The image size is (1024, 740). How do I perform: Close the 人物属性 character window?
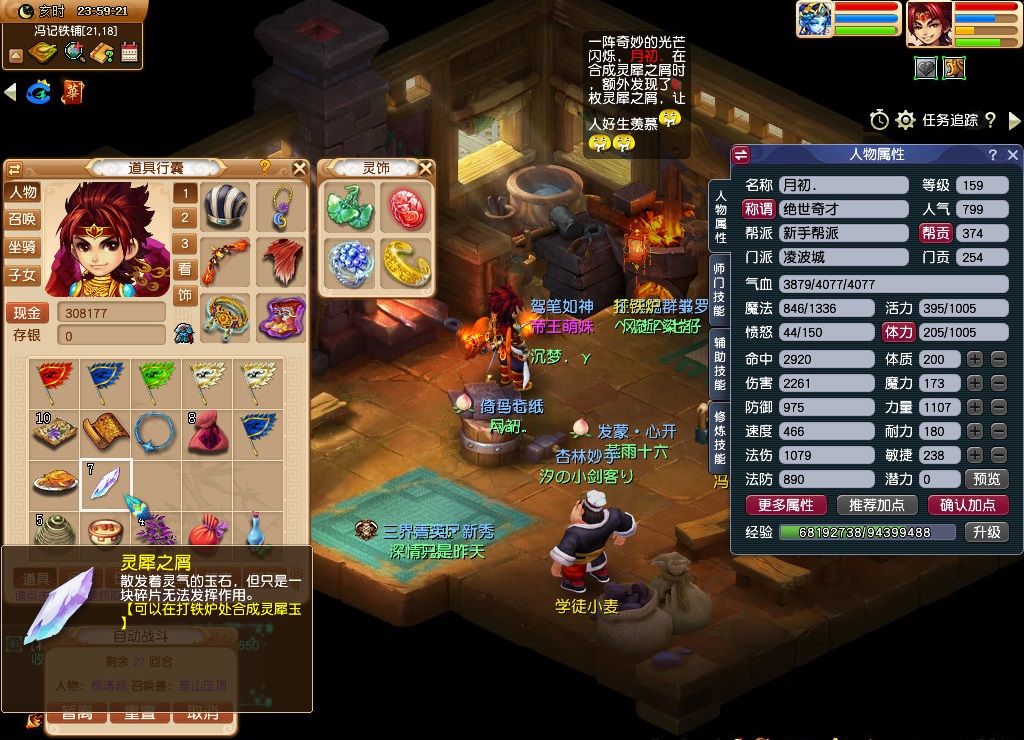[x=1012, y=155]
